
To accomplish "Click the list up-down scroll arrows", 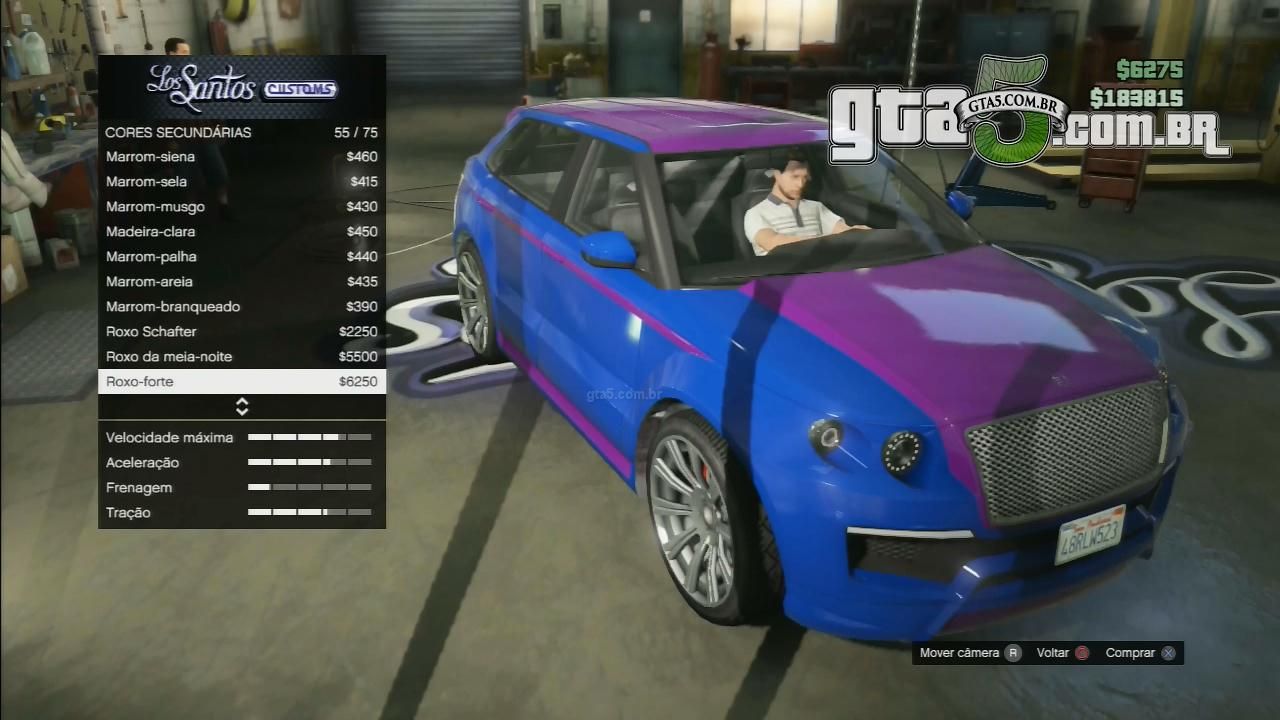I will (x=242, y=406).
